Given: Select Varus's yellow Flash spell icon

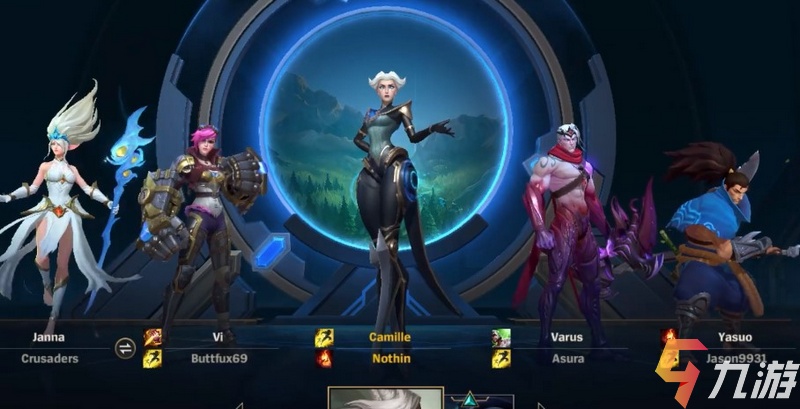Looking at the screenshot, I should click(501, 358).
